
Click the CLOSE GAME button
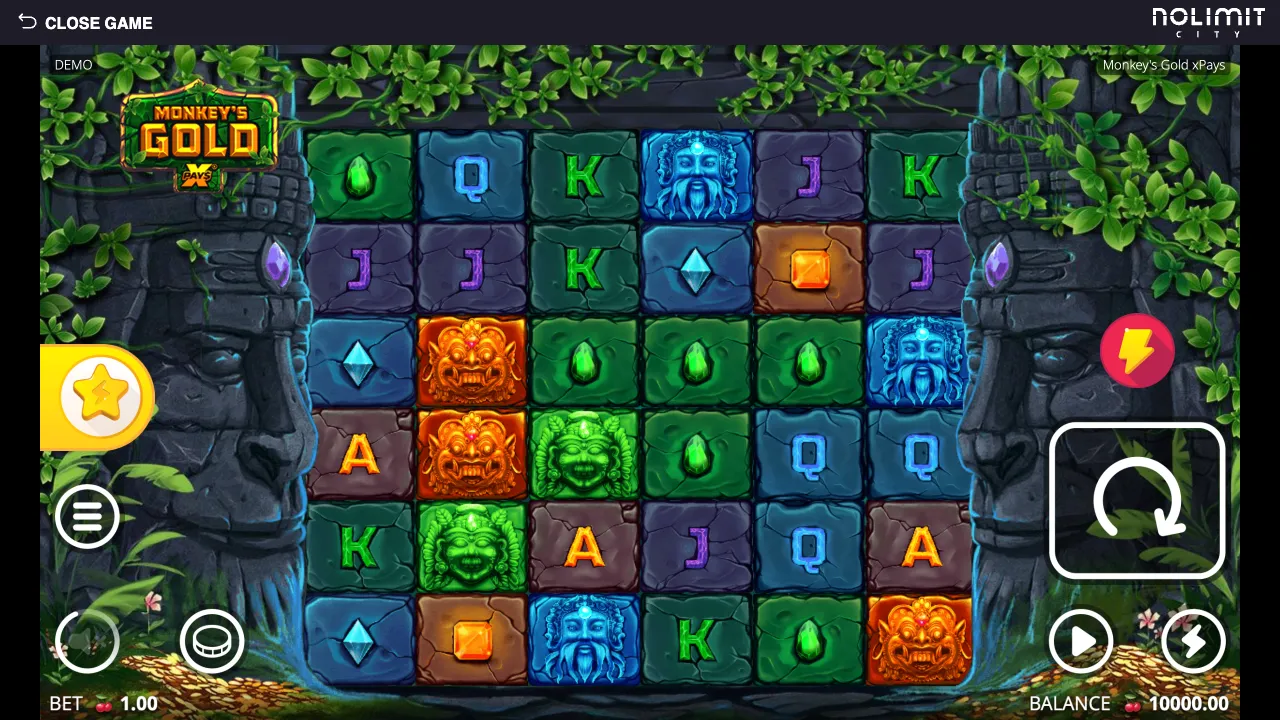[x=99, y=22]
